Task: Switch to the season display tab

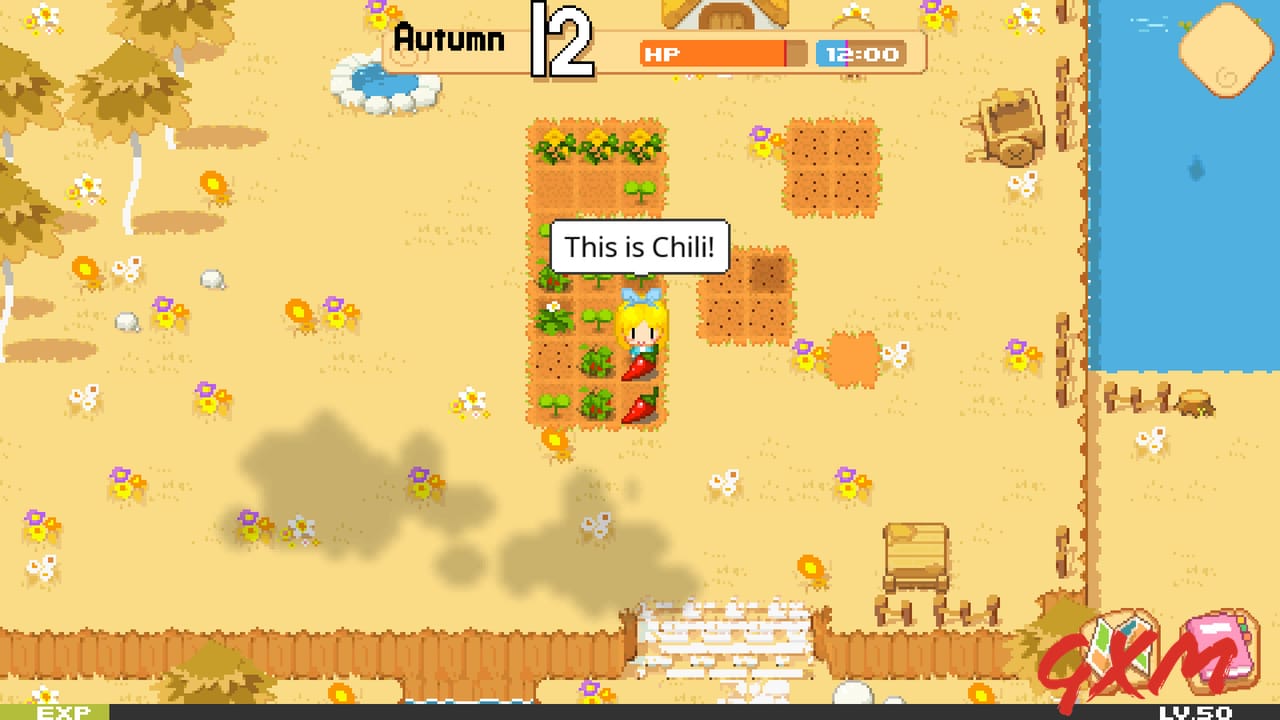Action: pos(449,39)
